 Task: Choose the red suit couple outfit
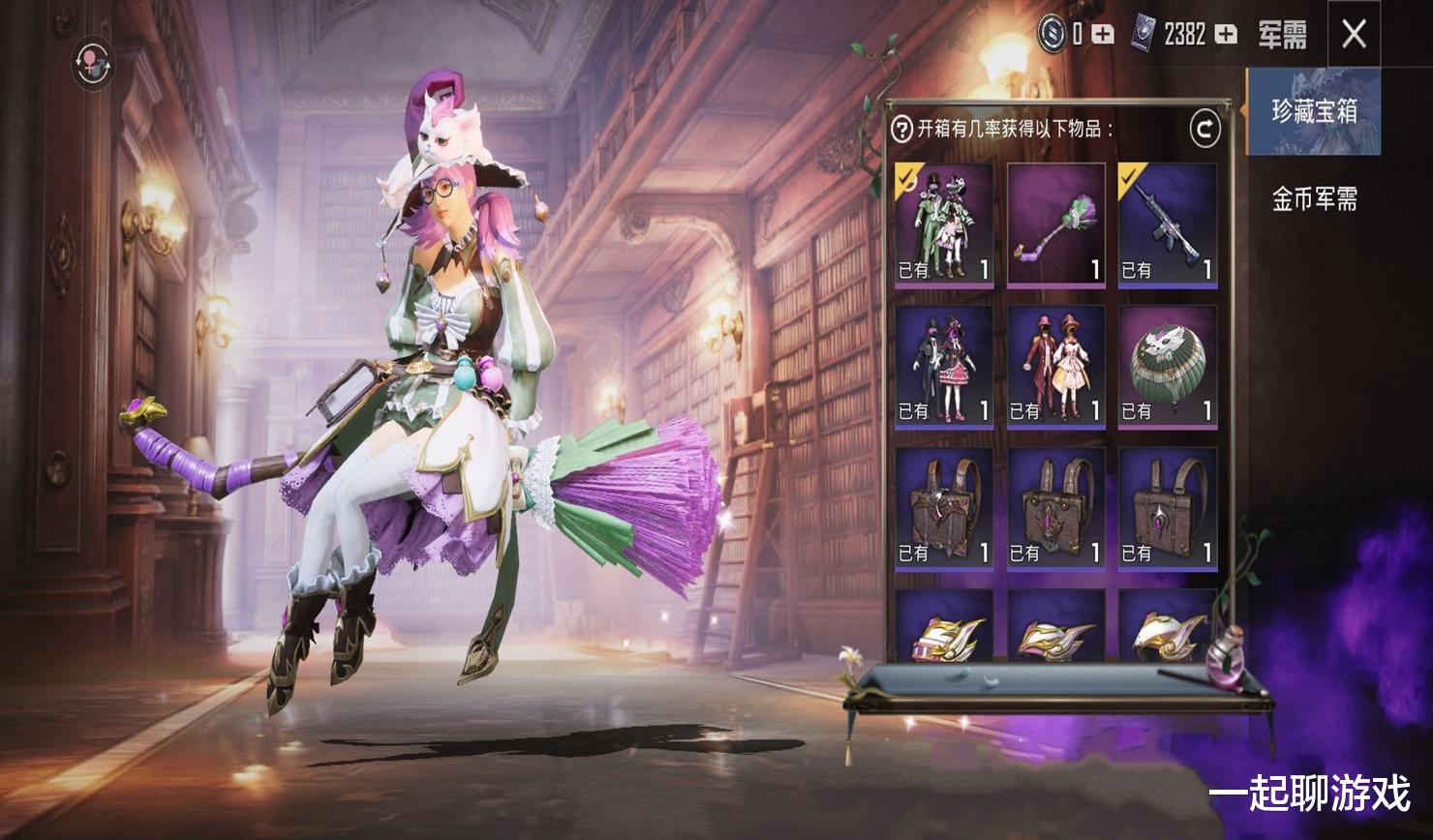click(1056, 367)
